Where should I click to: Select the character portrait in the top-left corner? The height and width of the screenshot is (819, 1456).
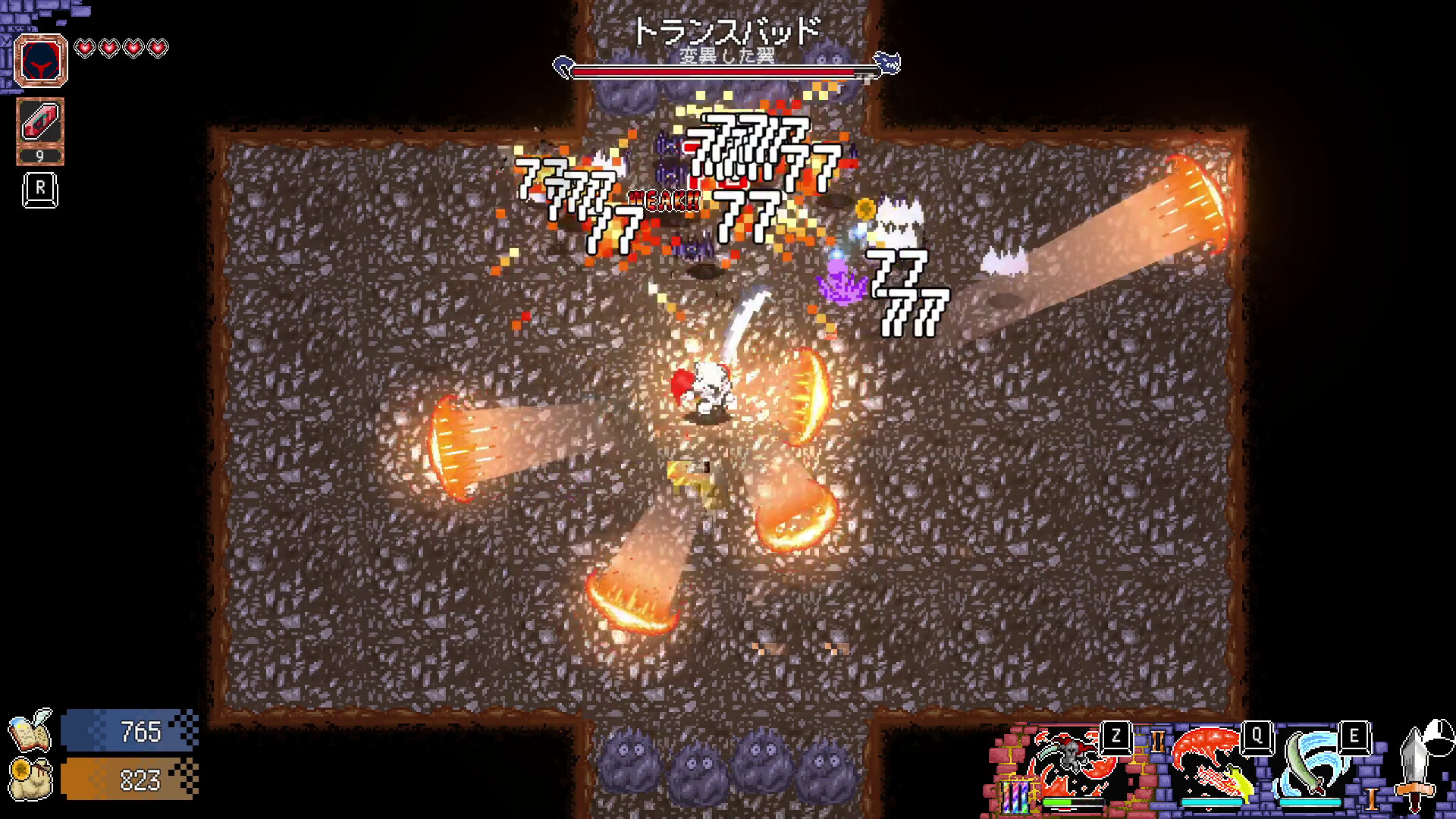42,61
